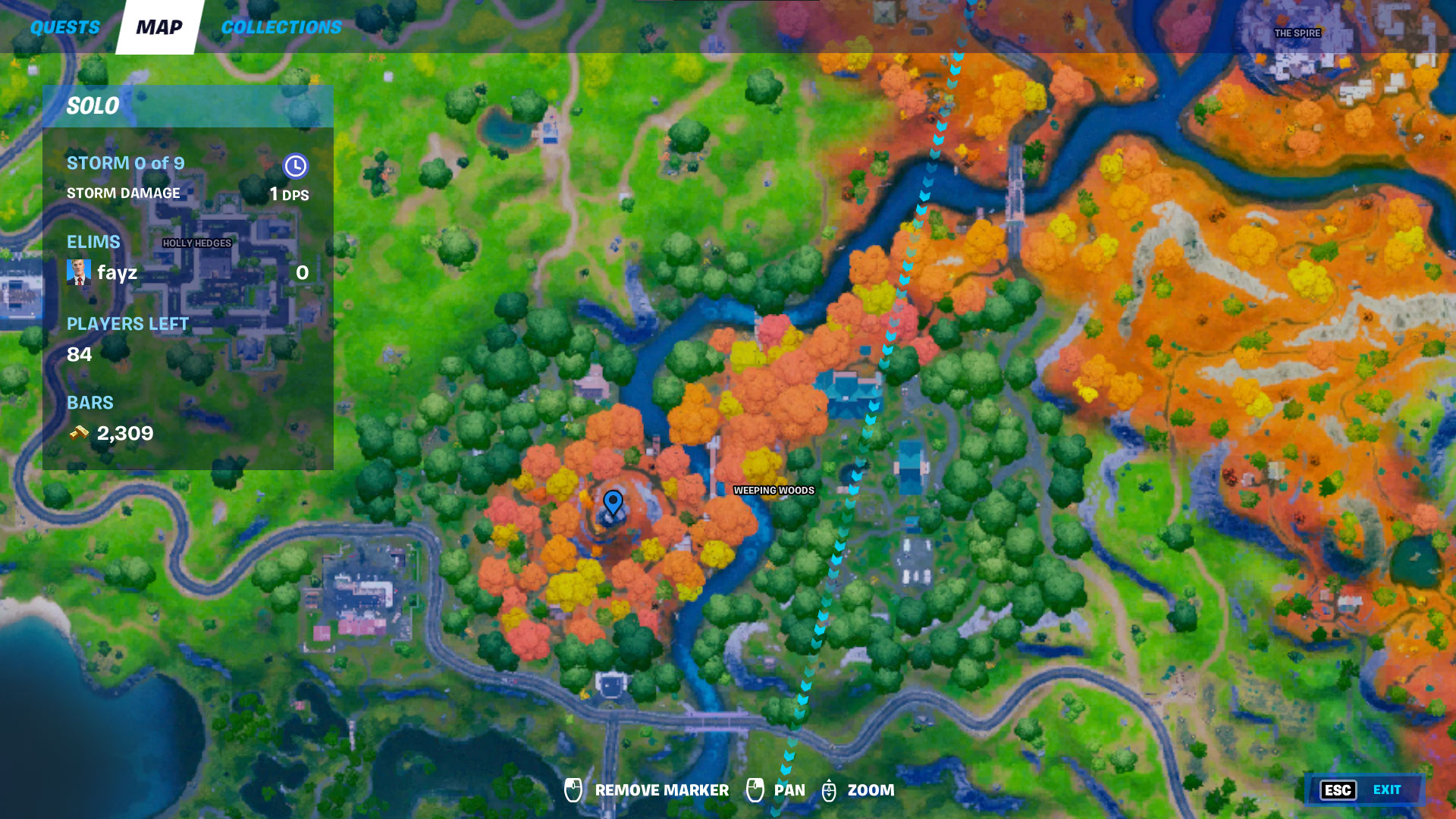Click the gold Bars currency icon
The image size is (1456, 819).
77,434
